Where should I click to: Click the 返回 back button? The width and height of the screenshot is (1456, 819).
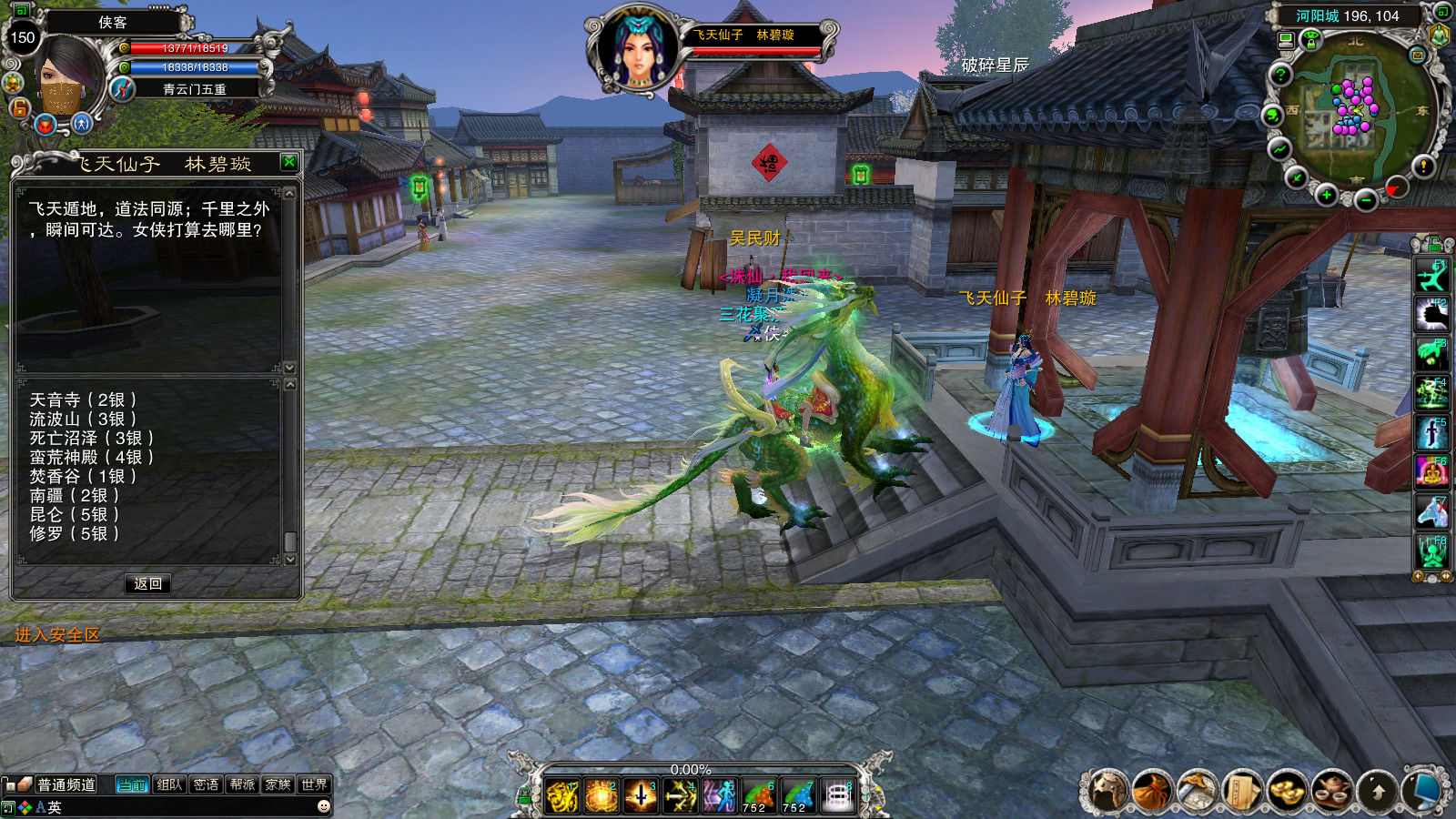(x=147, y=583)
